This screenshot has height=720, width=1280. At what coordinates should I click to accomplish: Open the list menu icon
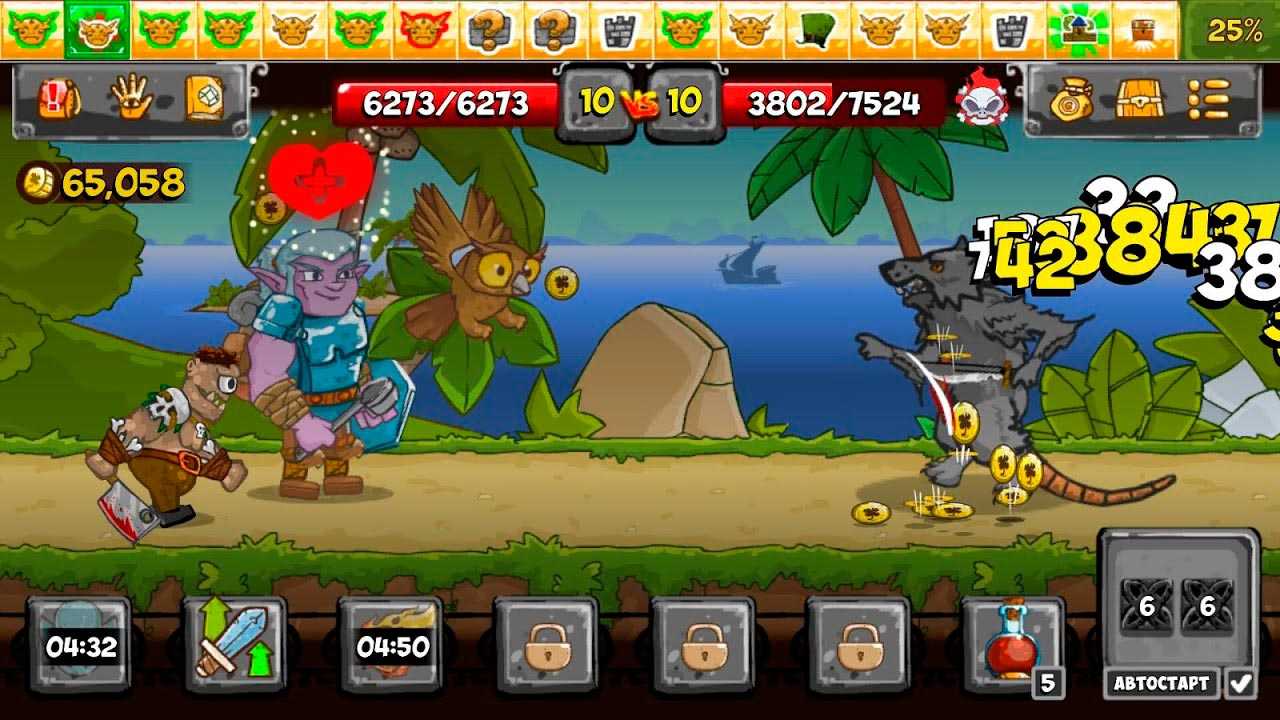tap(1208, 100)
